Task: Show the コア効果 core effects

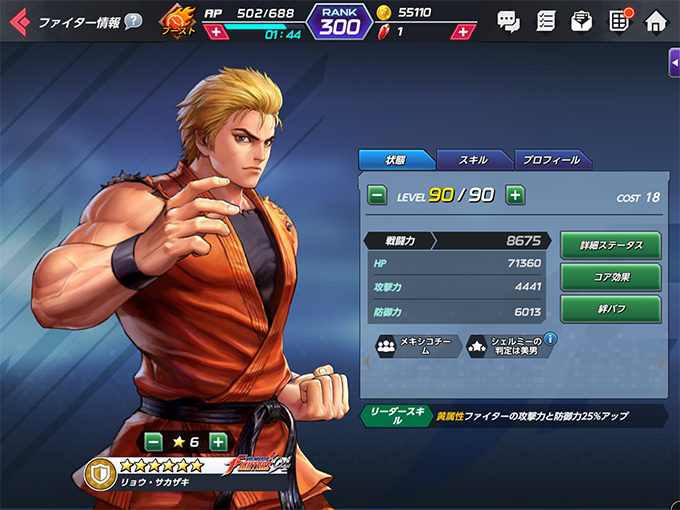Action: [x=610, y=277]
